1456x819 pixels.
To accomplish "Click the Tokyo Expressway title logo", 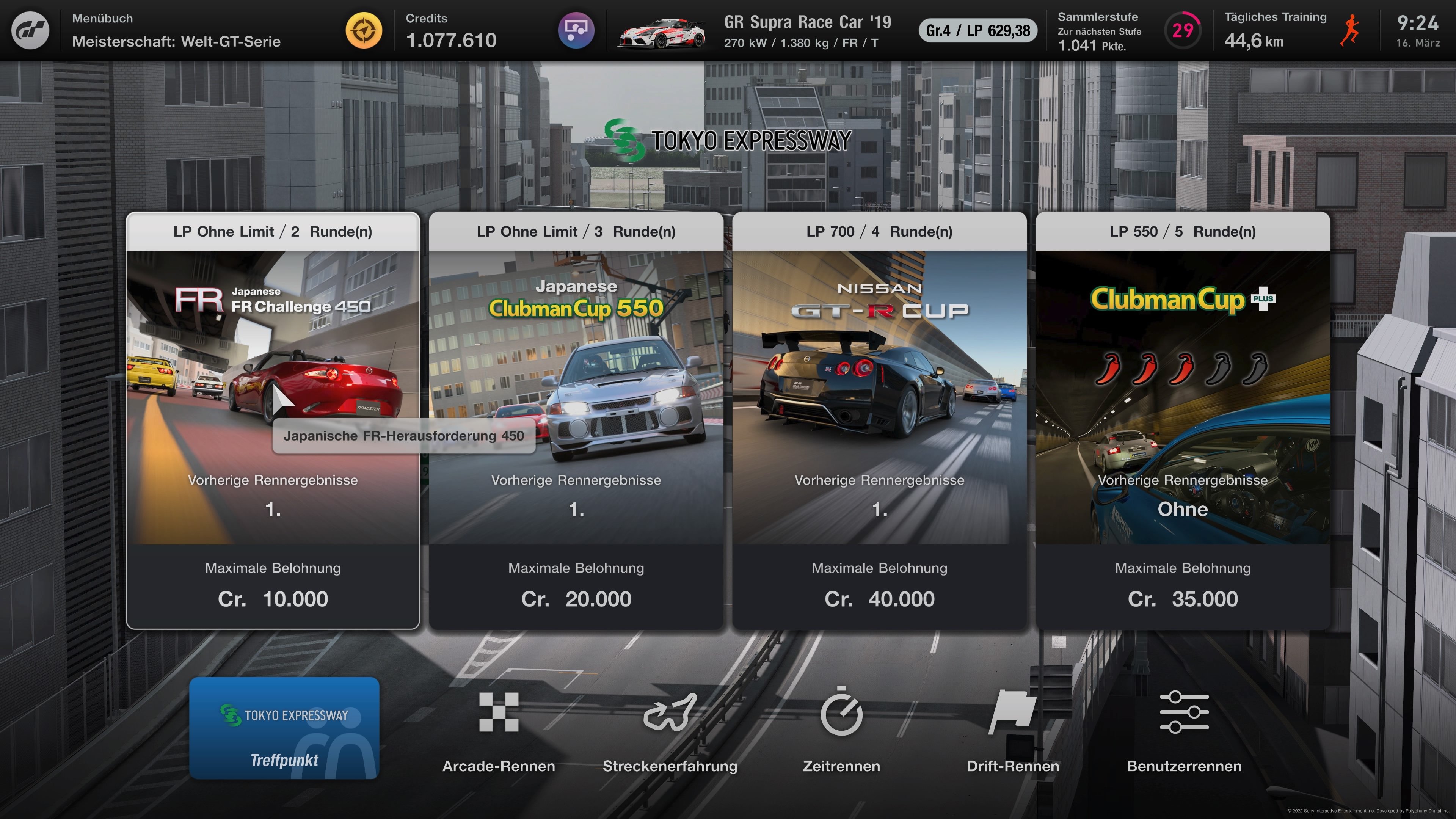I will (728, 140).
